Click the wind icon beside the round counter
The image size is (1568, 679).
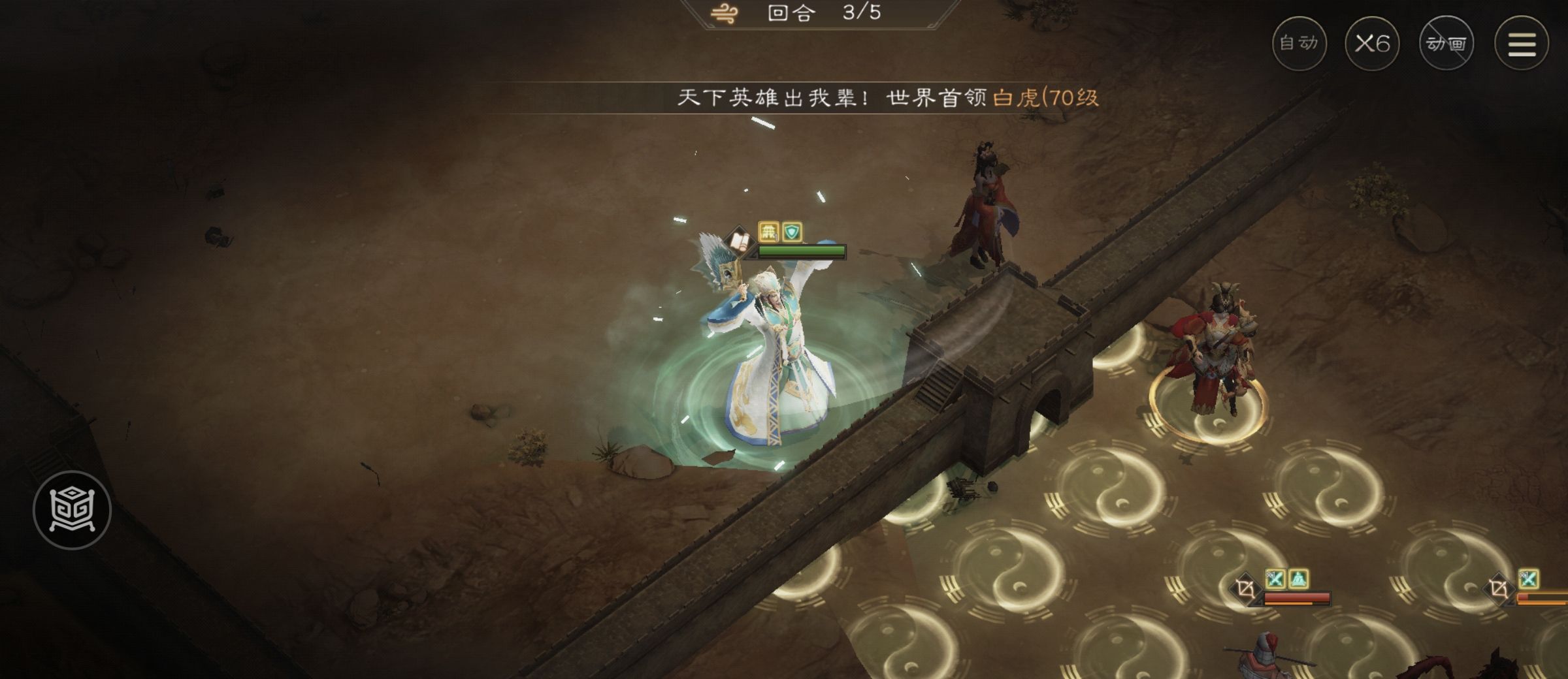click(x=724, y=14)
